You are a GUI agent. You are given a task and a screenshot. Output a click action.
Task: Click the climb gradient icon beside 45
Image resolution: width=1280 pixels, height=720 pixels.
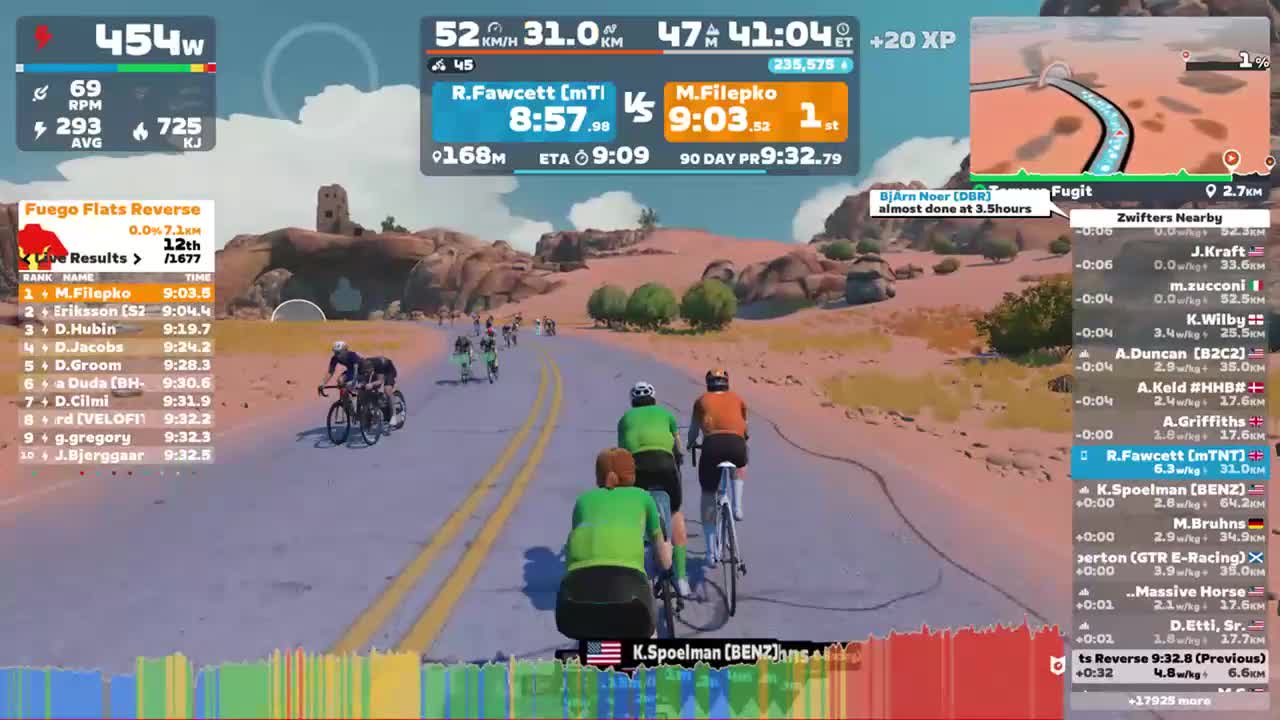coord(440,66)
